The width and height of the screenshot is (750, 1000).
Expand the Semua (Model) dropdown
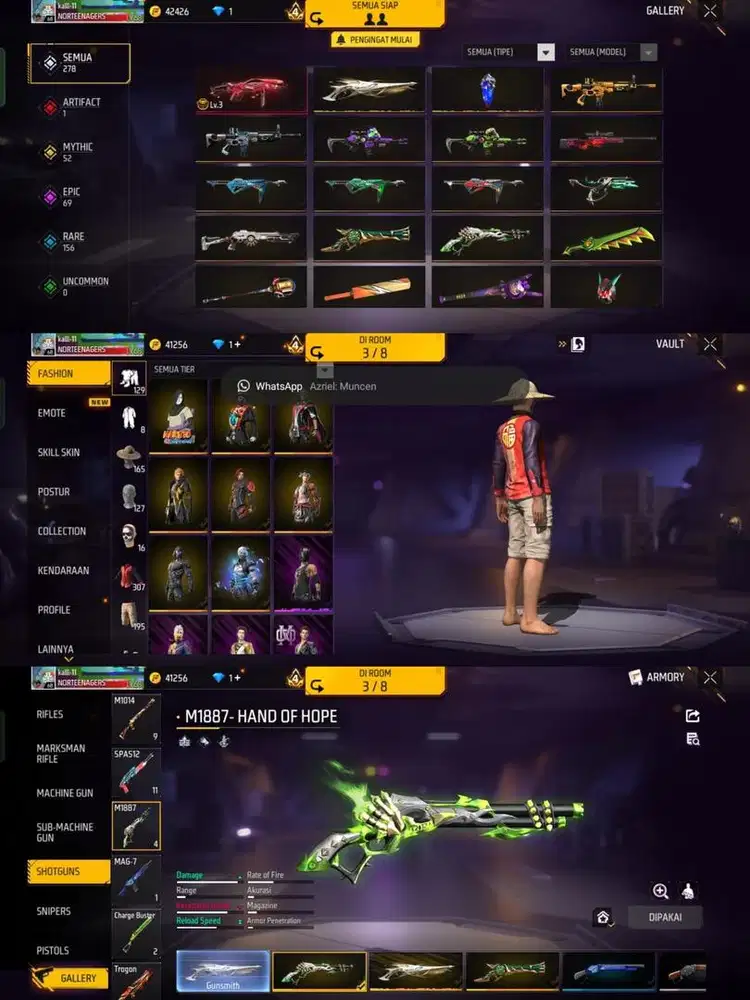[x=613, y=52]
